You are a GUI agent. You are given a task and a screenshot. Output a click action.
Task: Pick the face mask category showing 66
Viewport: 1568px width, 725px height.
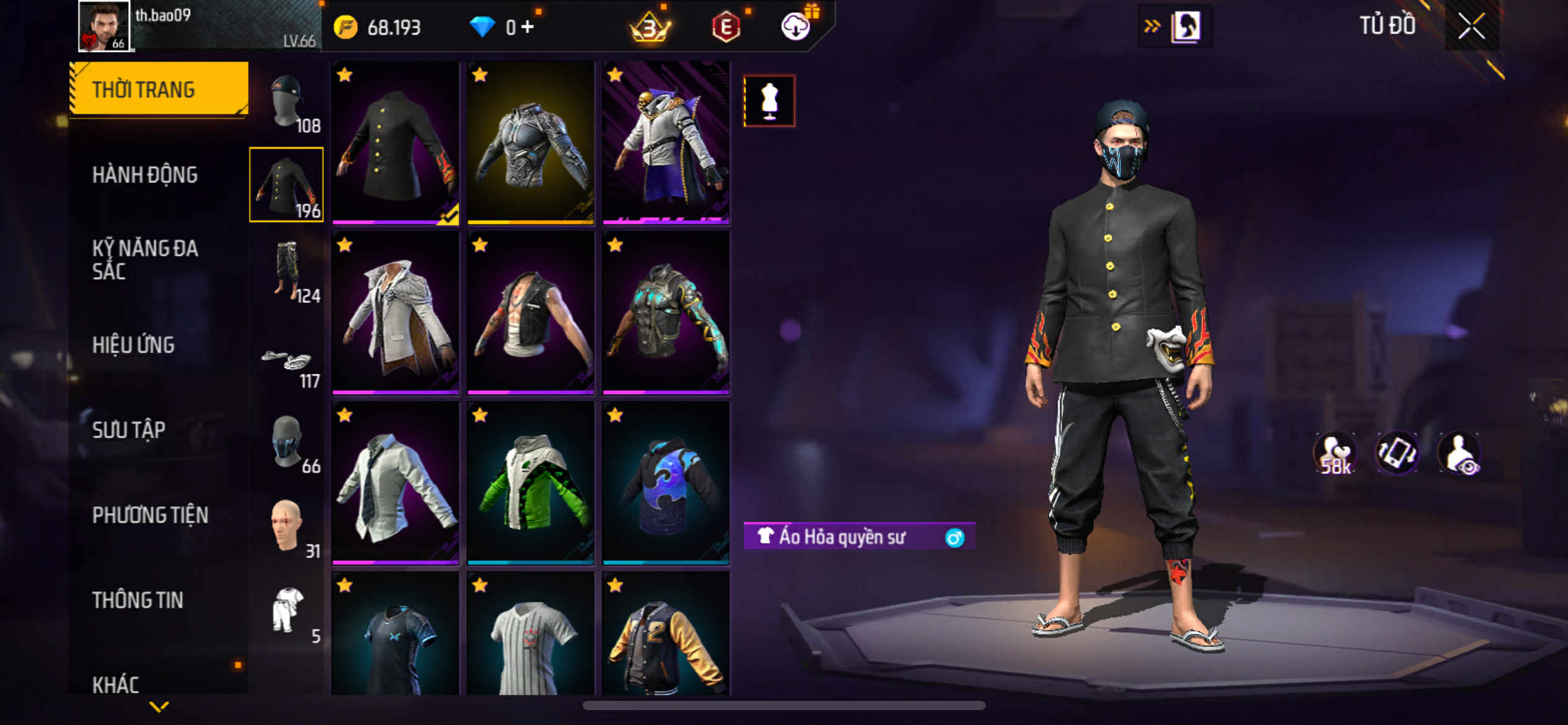[287, 441]
